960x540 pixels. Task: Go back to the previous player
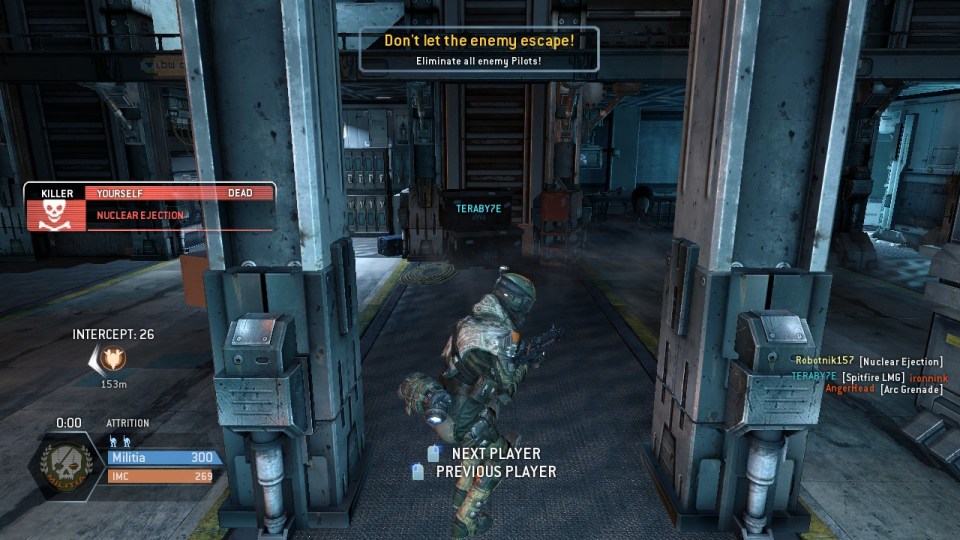click(x=485, y=472)
